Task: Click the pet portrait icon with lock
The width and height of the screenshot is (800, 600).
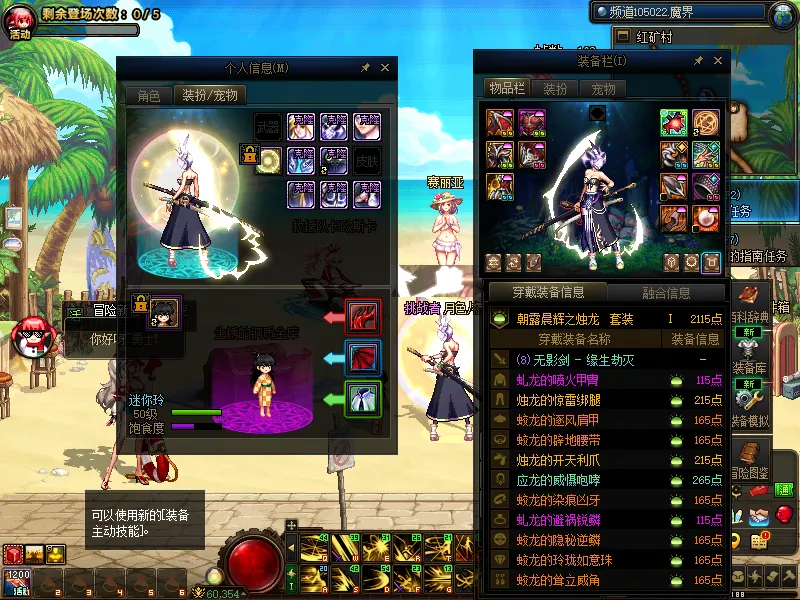Action: (164, 307)
